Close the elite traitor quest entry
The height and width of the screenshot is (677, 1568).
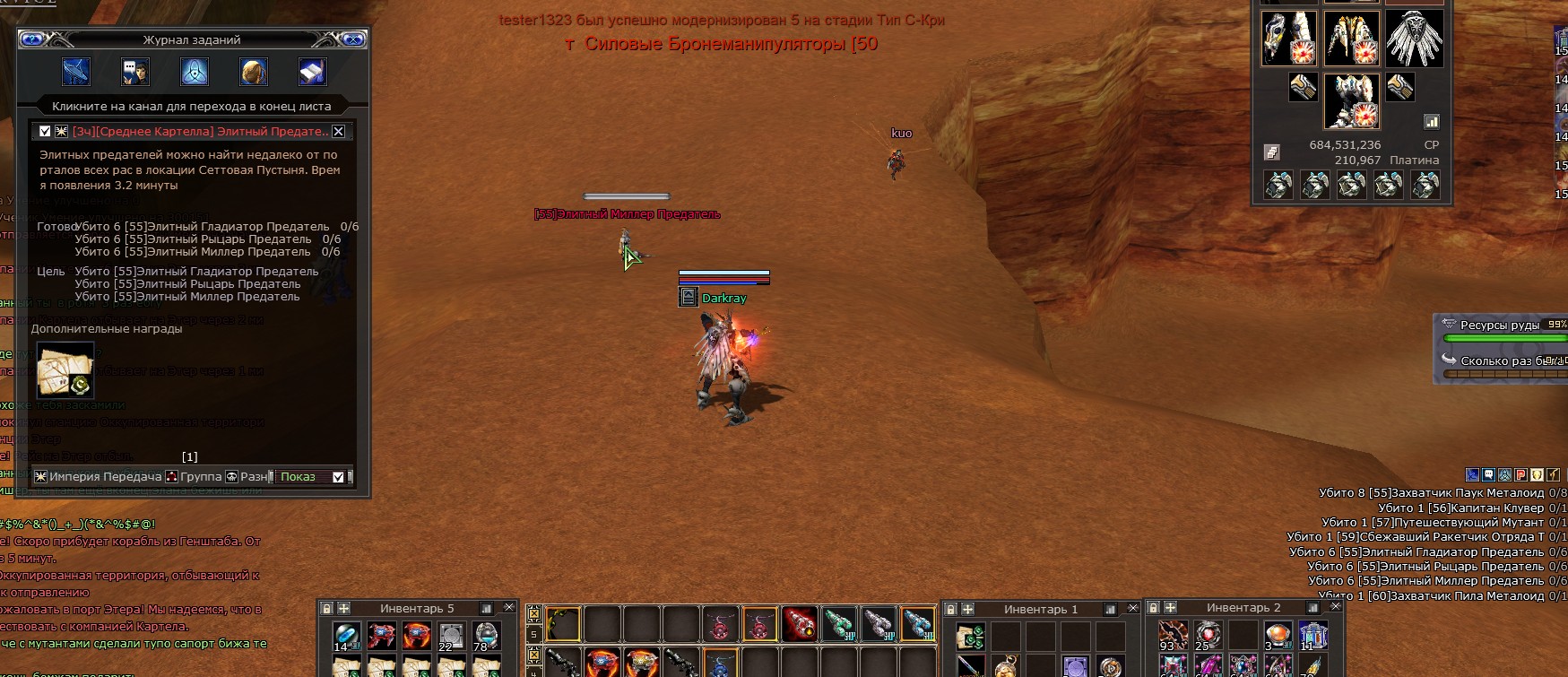point(338,132)
